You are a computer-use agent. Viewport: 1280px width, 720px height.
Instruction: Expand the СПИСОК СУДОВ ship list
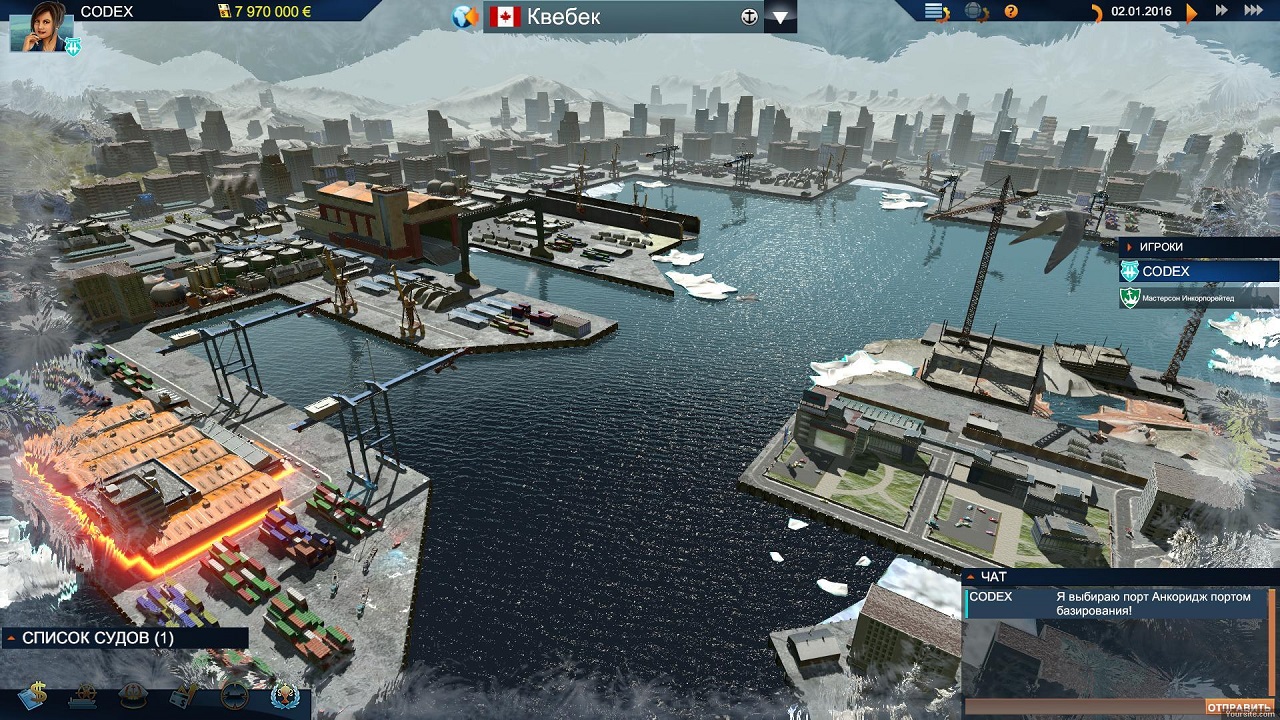pos(11,637)
